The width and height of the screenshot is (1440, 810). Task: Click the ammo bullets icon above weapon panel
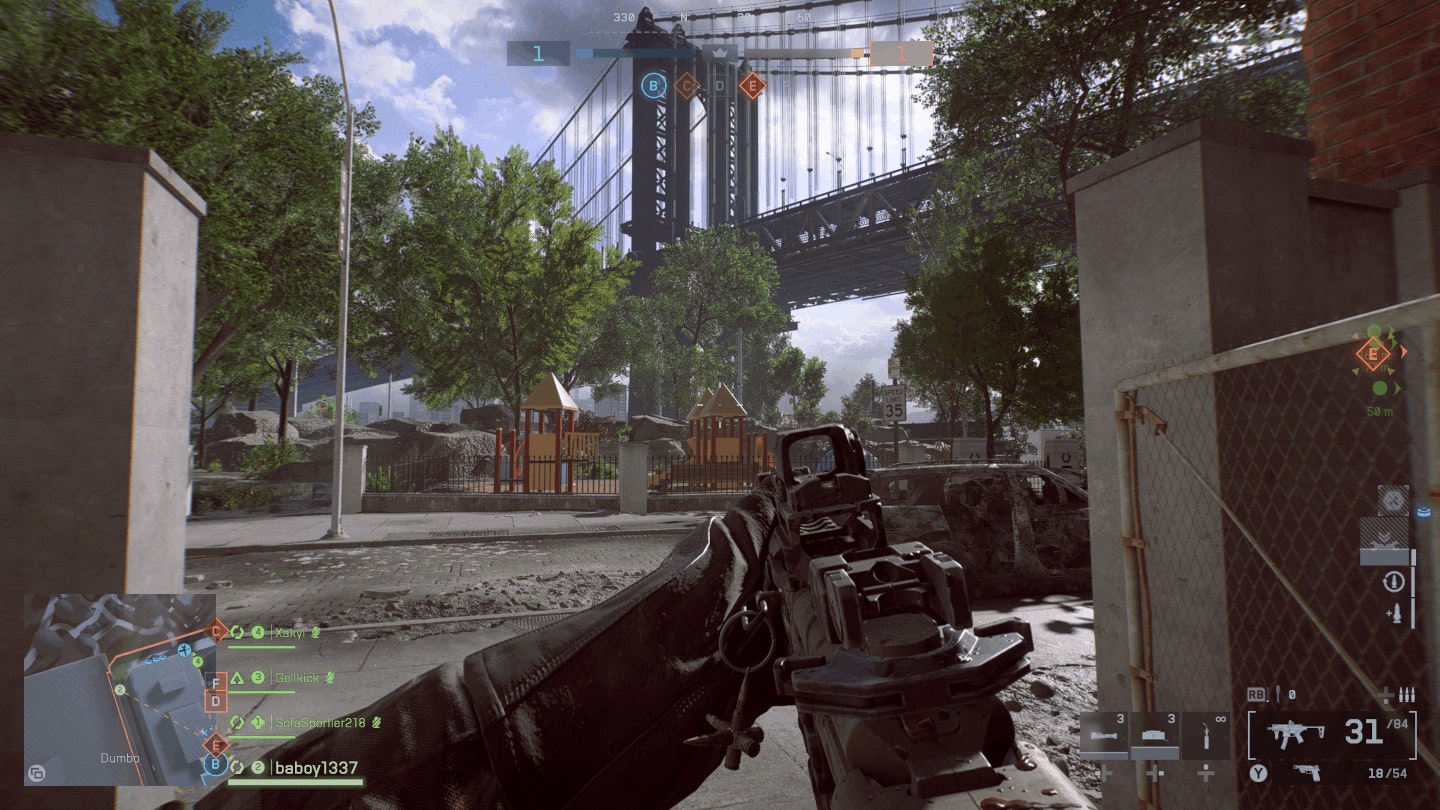click(1406, 694)
